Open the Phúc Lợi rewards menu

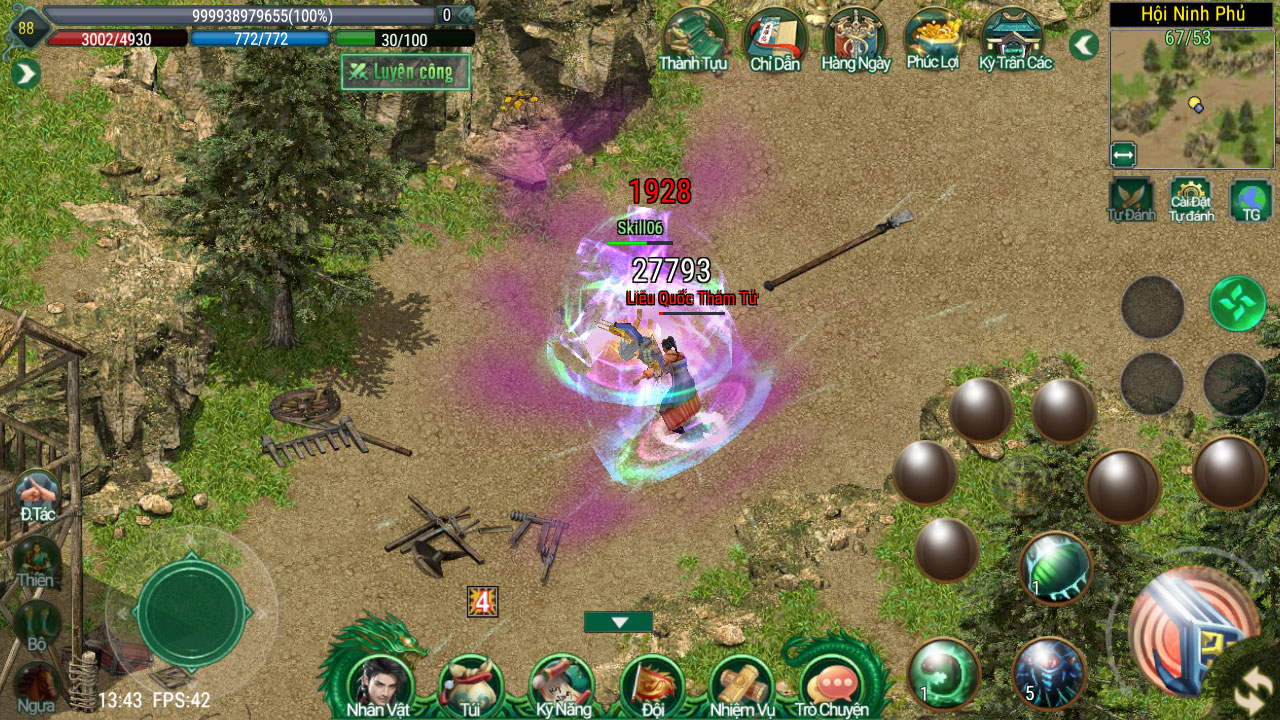(933, 38)
